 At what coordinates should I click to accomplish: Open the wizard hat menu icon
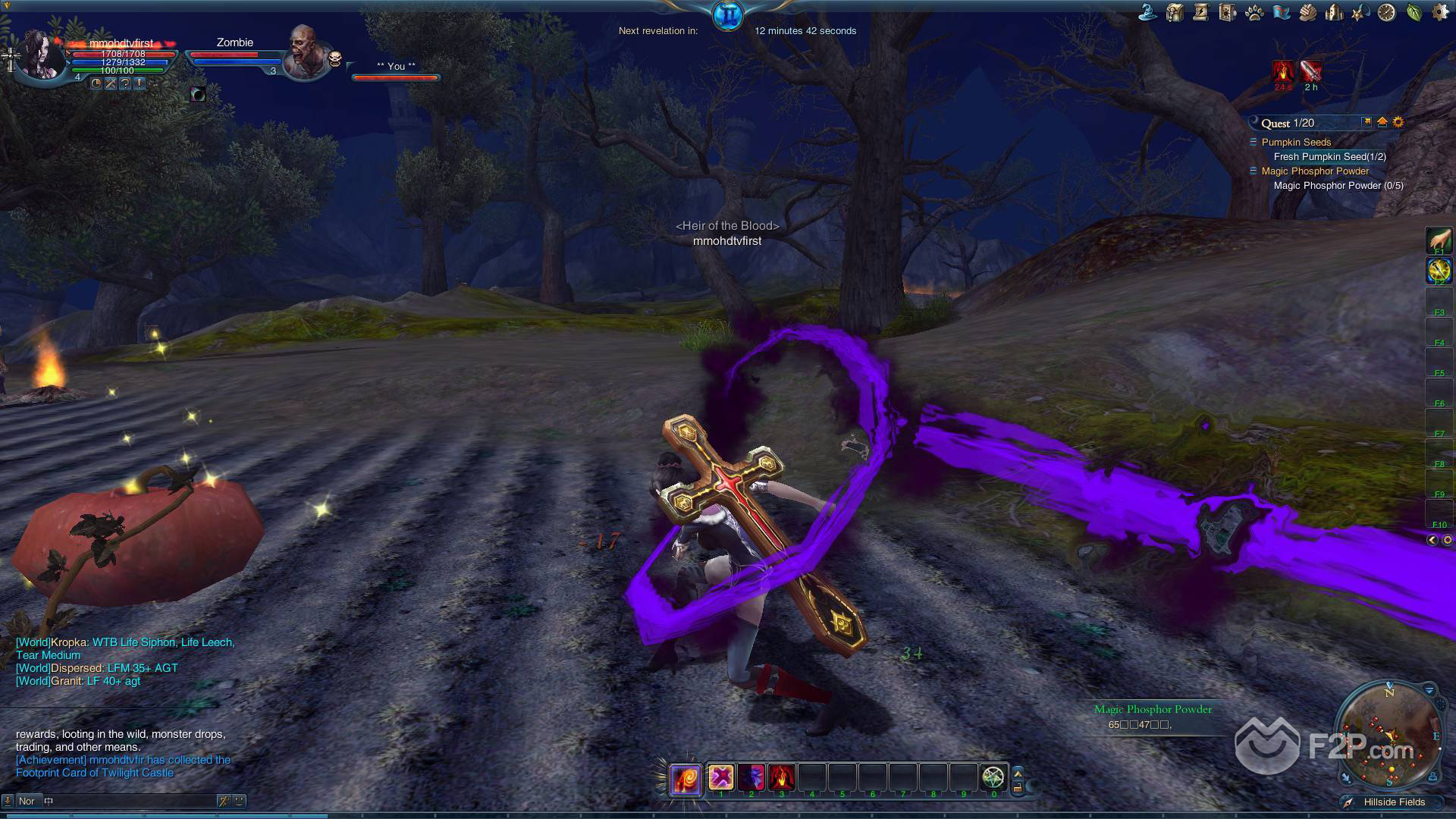[x=1147, y=13]
